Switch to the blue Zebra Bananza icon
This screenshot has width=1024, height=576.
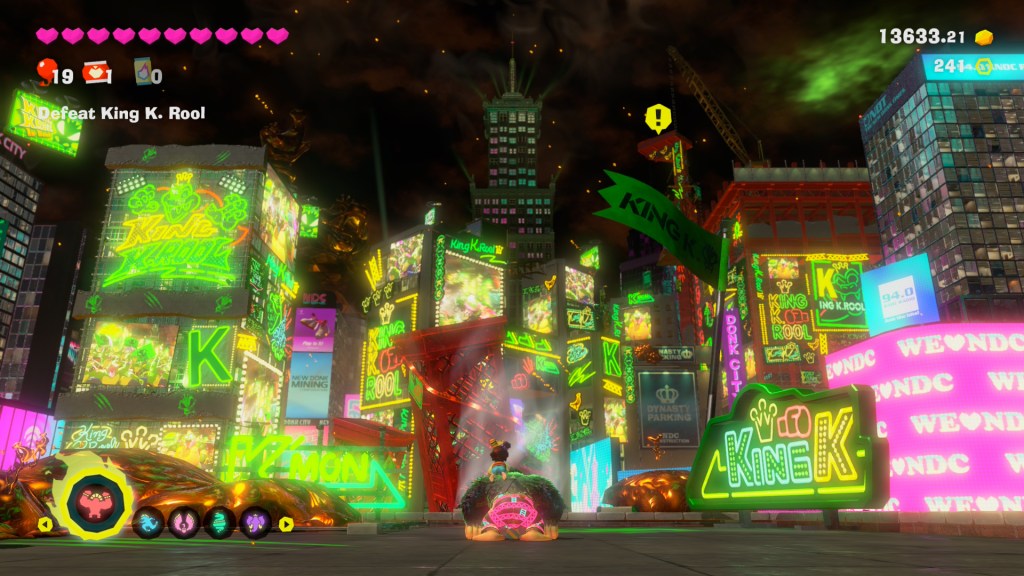149,523
